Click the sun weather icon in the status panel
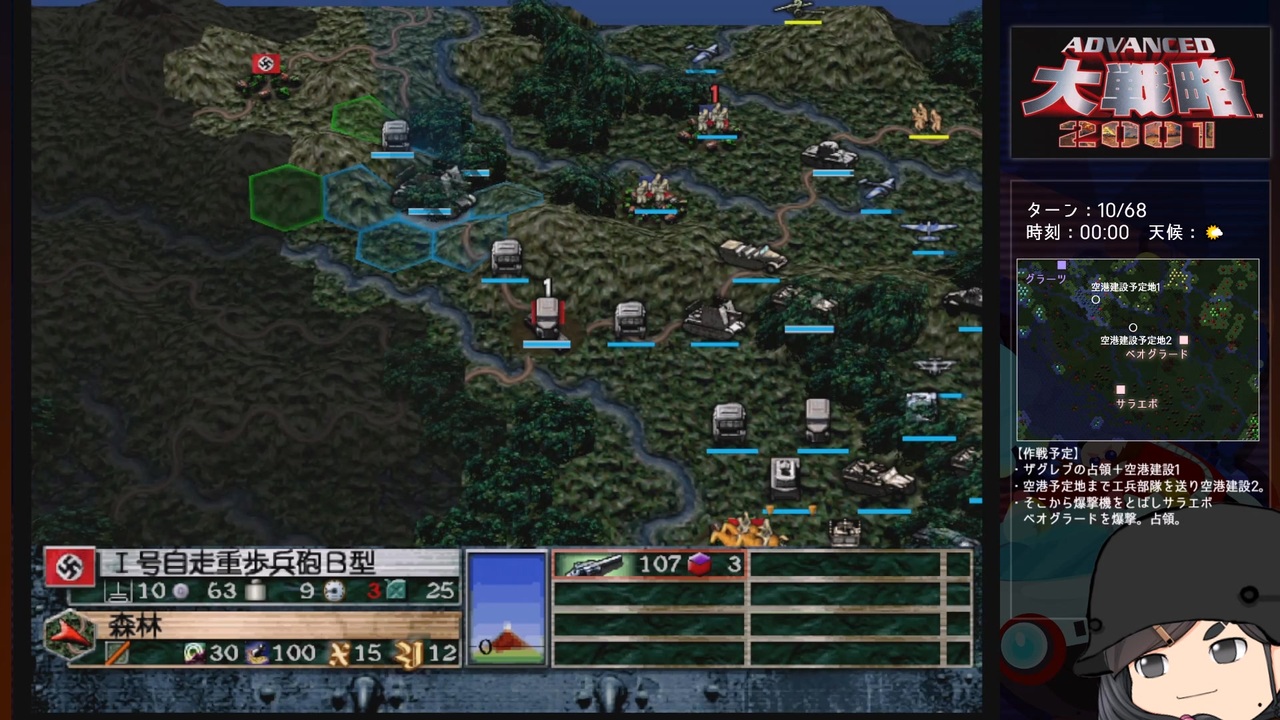1280x720 pixels. coord(1214,232)
